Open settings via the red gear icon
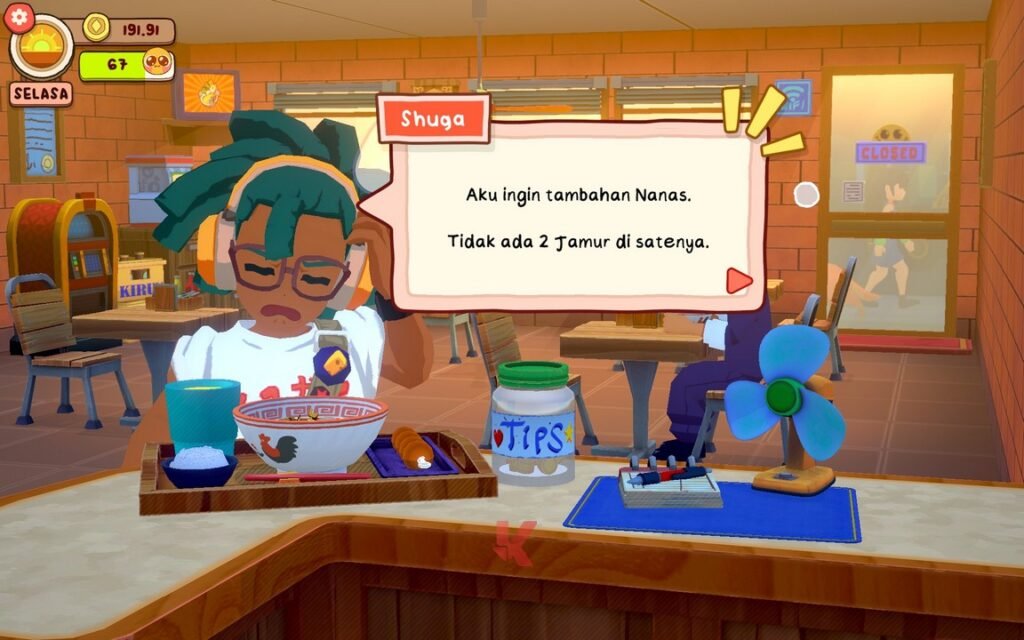 [x=20, y=18]
